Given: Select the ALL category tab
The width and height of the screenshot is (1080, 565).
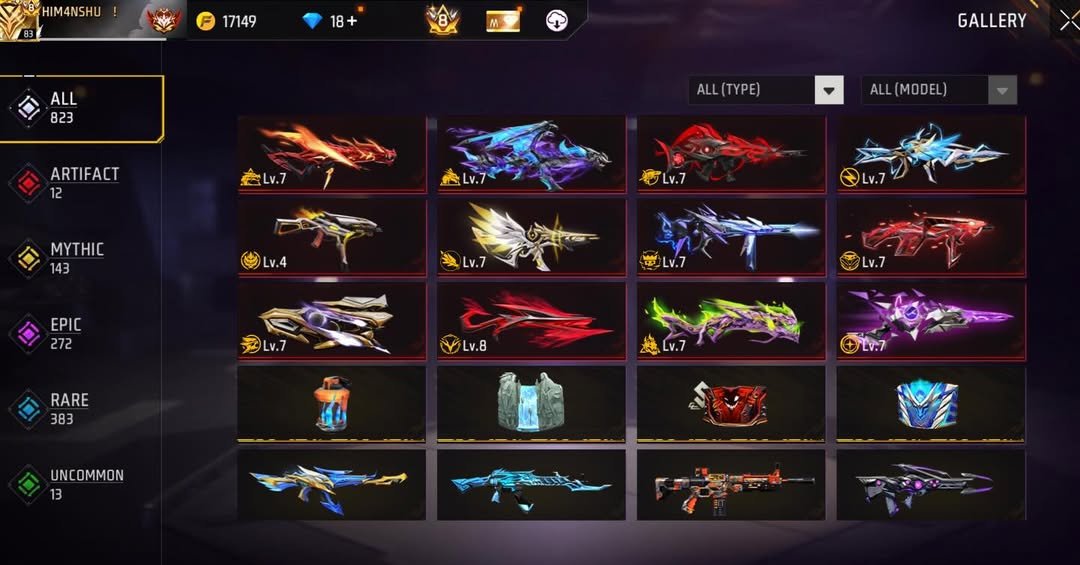Looking at the screenshot, I should click(82, 108).
